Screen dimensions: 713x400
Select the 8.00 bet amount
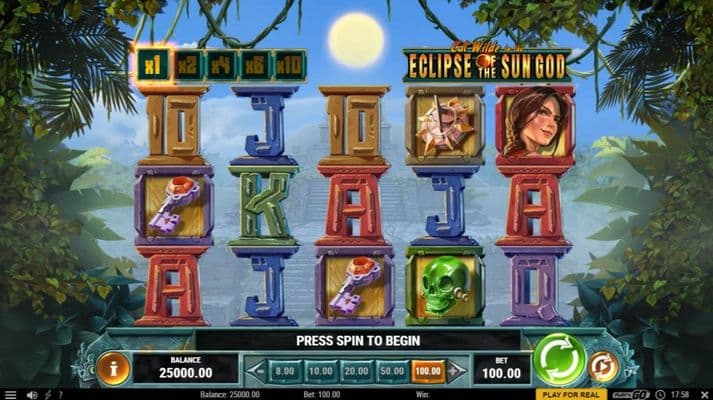pyautogui.click(x=285, y=370)
